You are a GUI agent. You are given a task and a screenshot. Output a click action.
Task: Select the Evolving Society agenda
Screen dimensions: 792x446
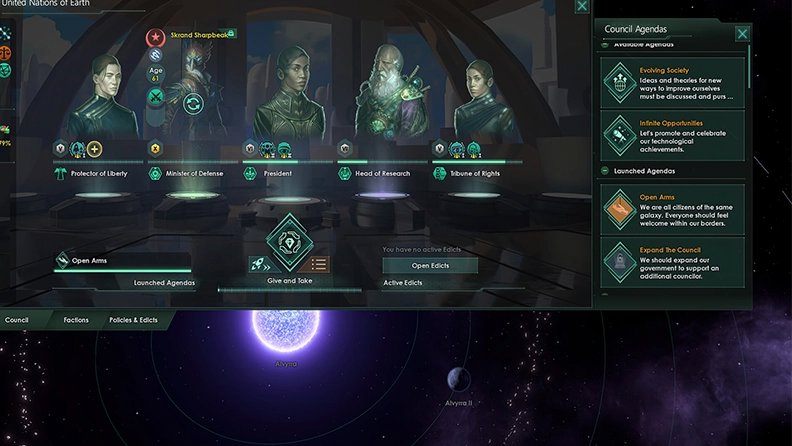673,84
